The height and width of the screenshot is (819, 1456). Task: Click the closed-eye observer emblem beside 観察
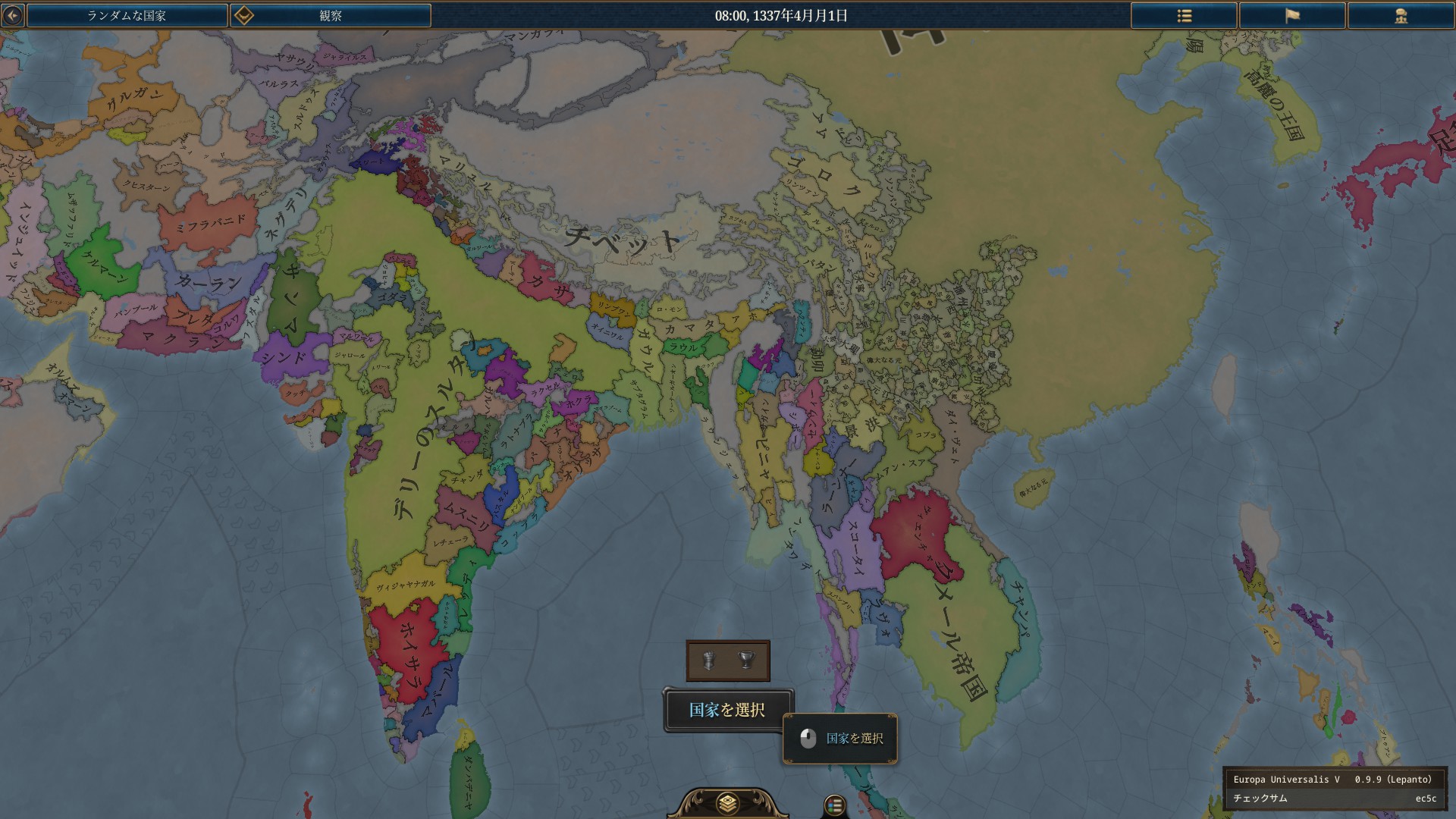243,14
